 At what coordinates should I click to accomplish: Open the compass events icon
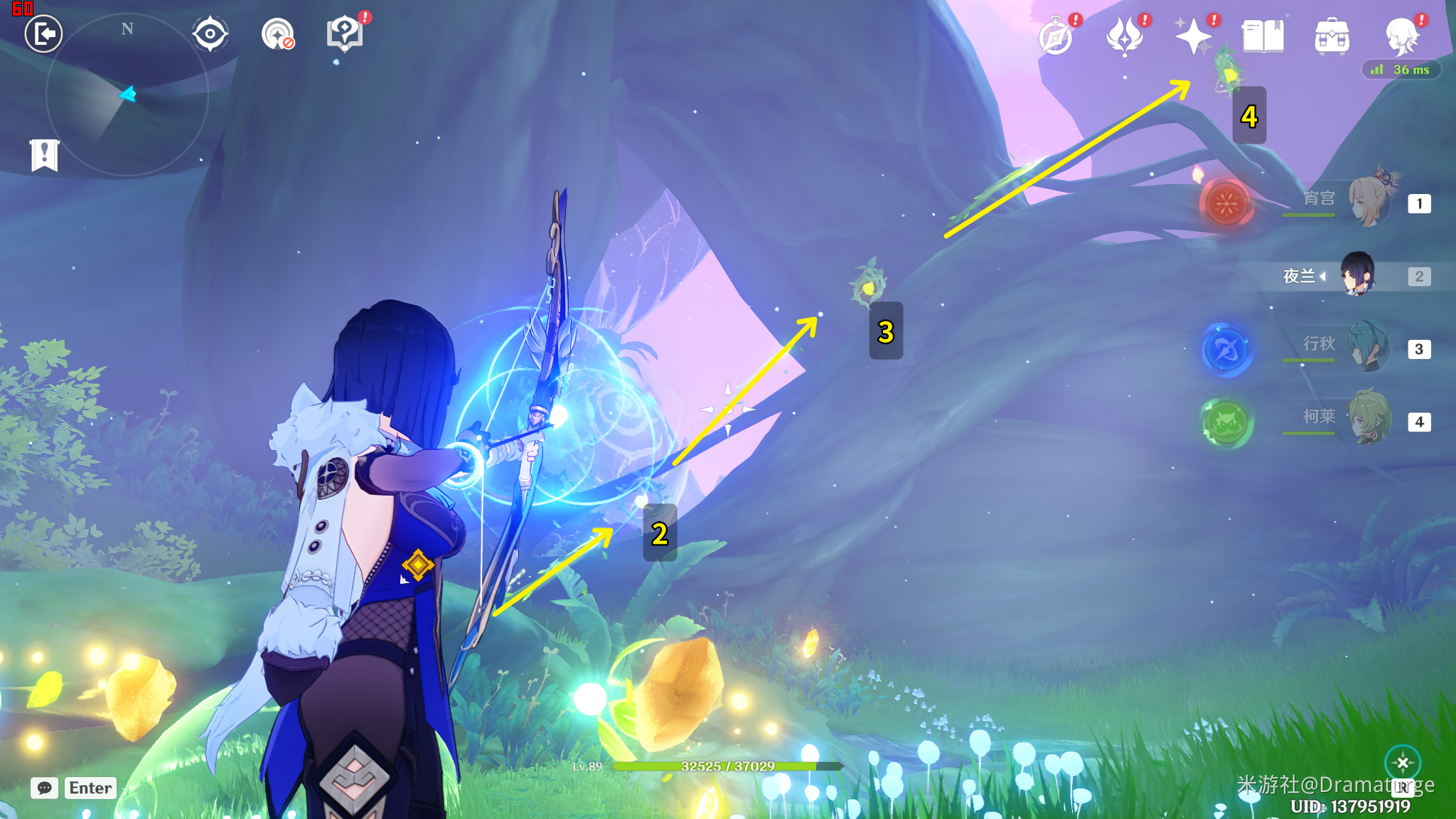coord(1056,36)
